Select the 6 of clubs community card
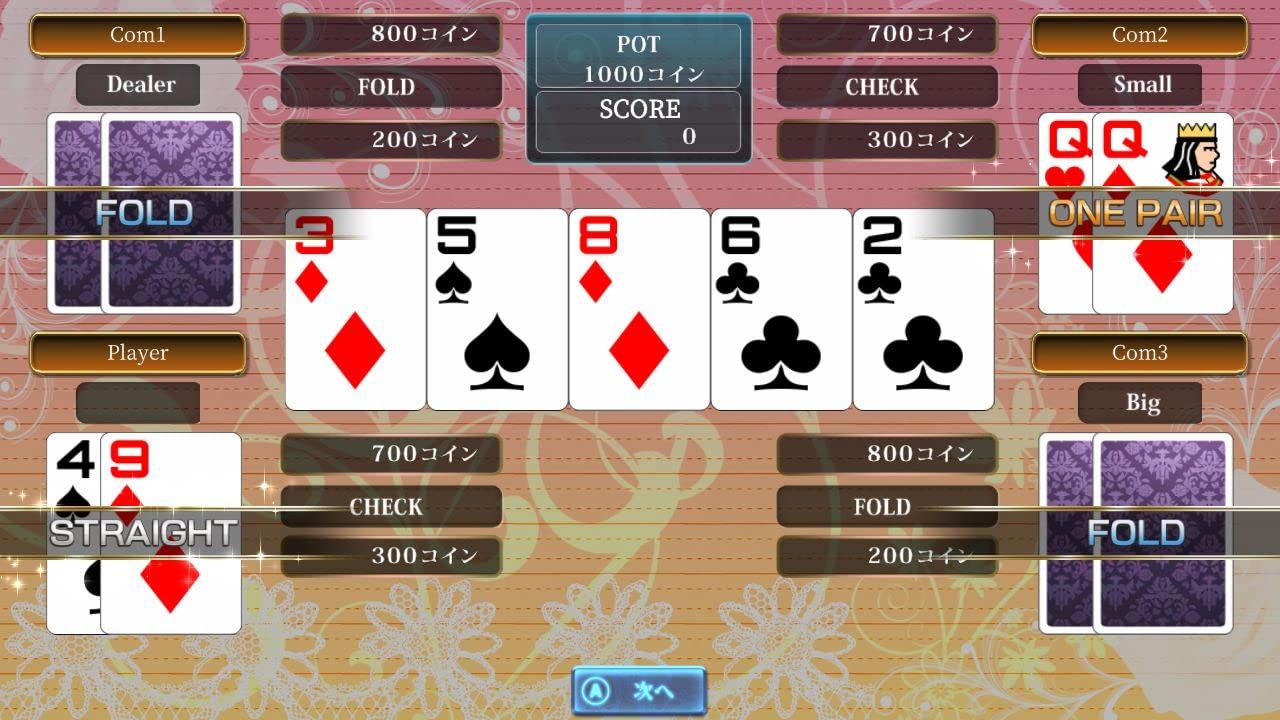 pos(780,308)
